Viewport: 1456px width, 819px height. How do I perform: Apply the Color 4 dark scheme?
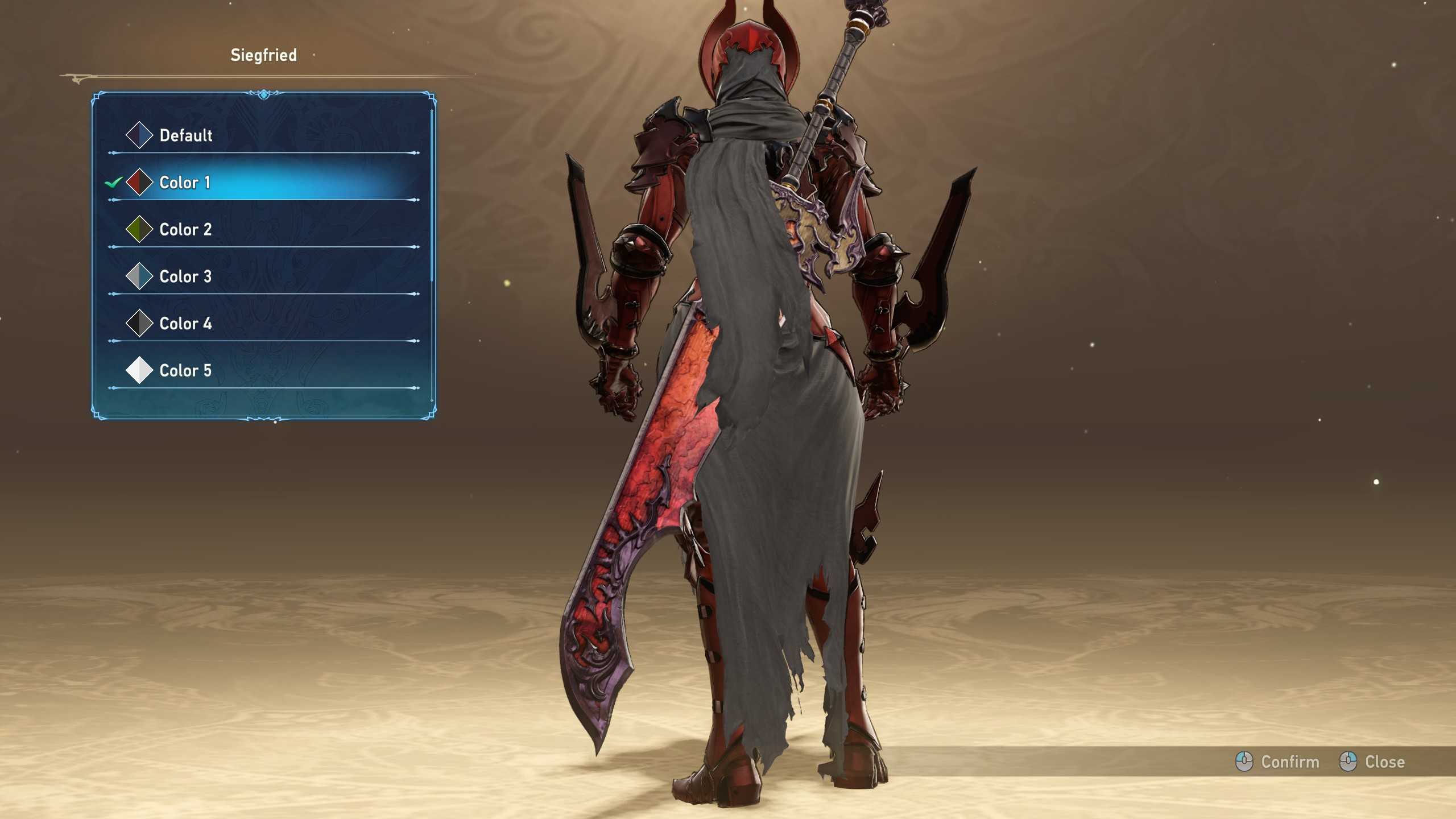185,324
